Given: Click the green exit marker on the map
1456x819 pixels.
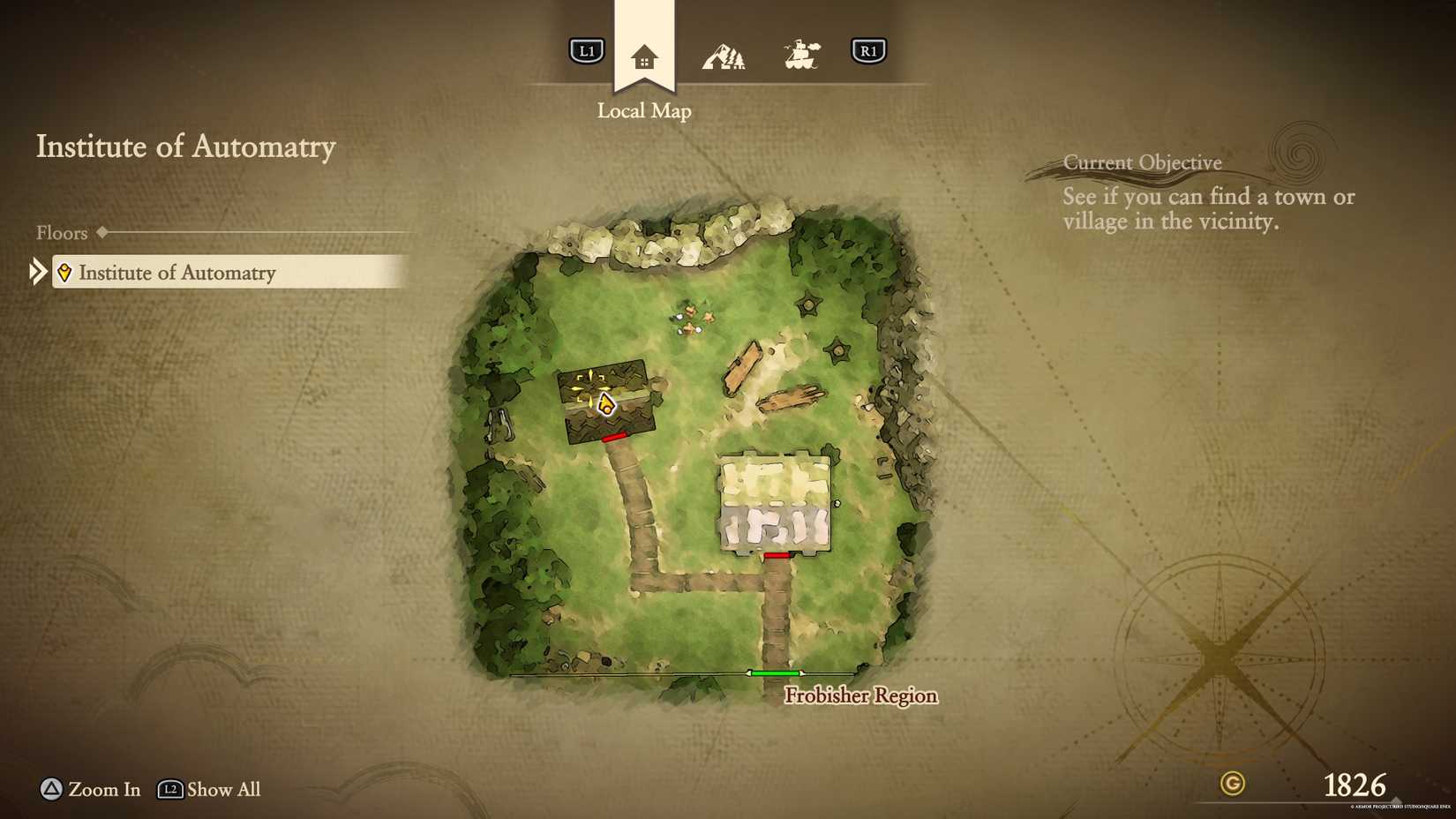Looking at the screenshot, I should tap(775, 673).
